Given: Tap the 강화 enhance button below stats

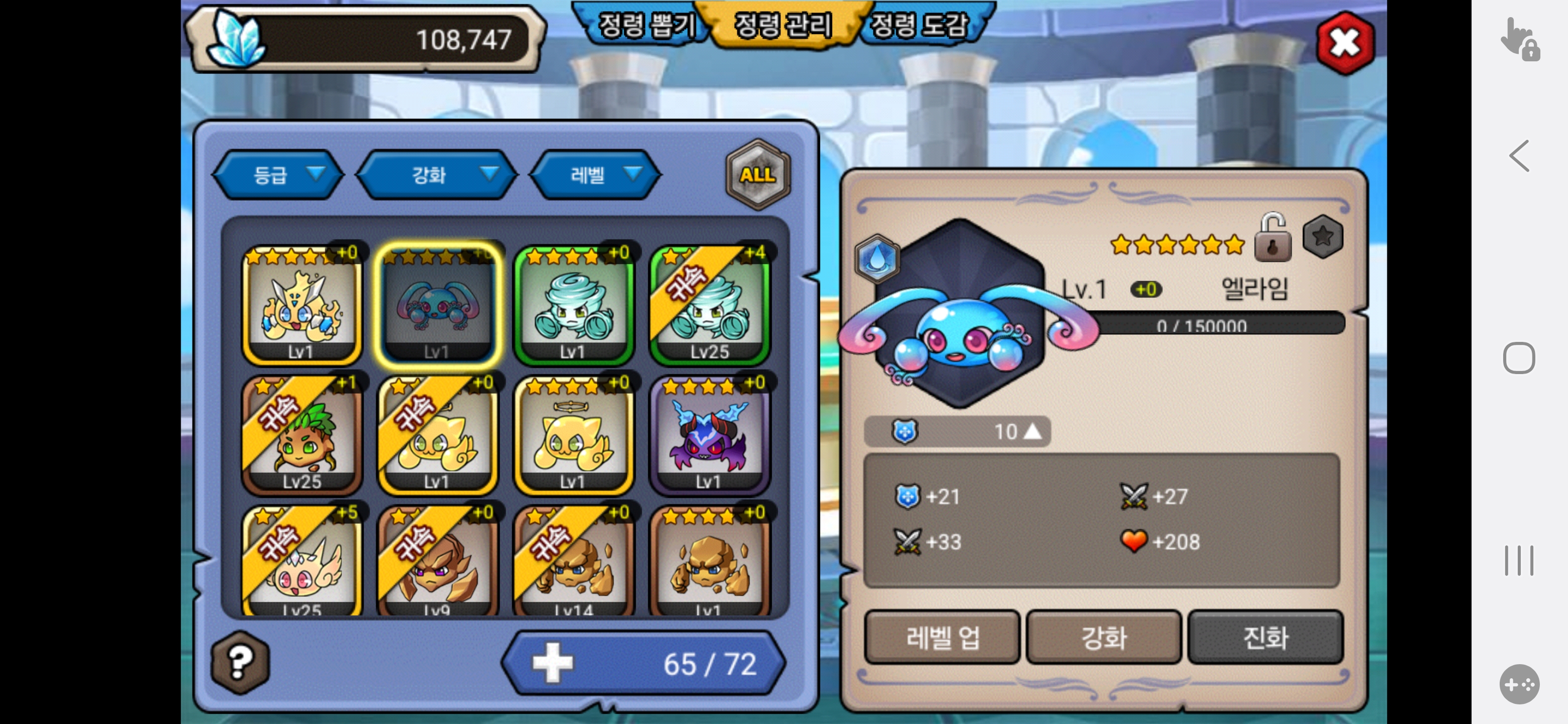Looking at the screenshot, I should click(x=1104, y=637).
